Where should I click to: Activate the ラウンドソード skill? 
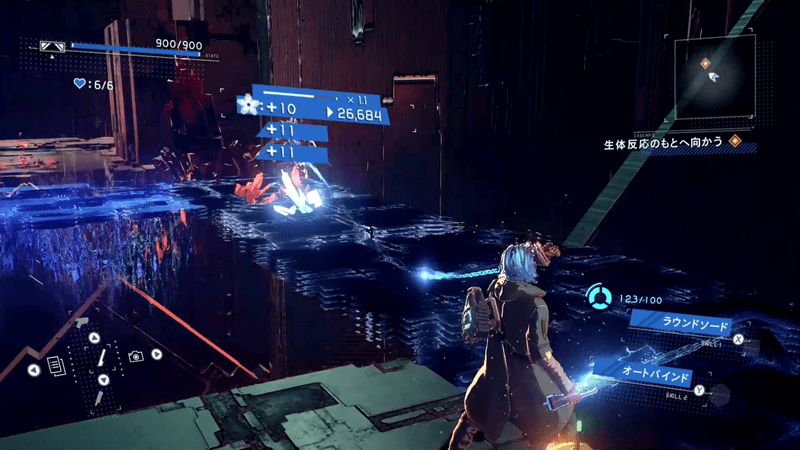(x=685, y=323)
